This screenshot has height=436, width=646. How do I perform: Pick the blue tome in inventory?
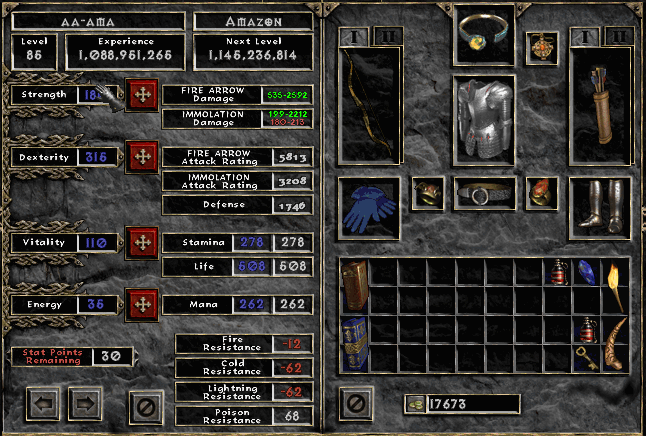[x=355, y=344]
